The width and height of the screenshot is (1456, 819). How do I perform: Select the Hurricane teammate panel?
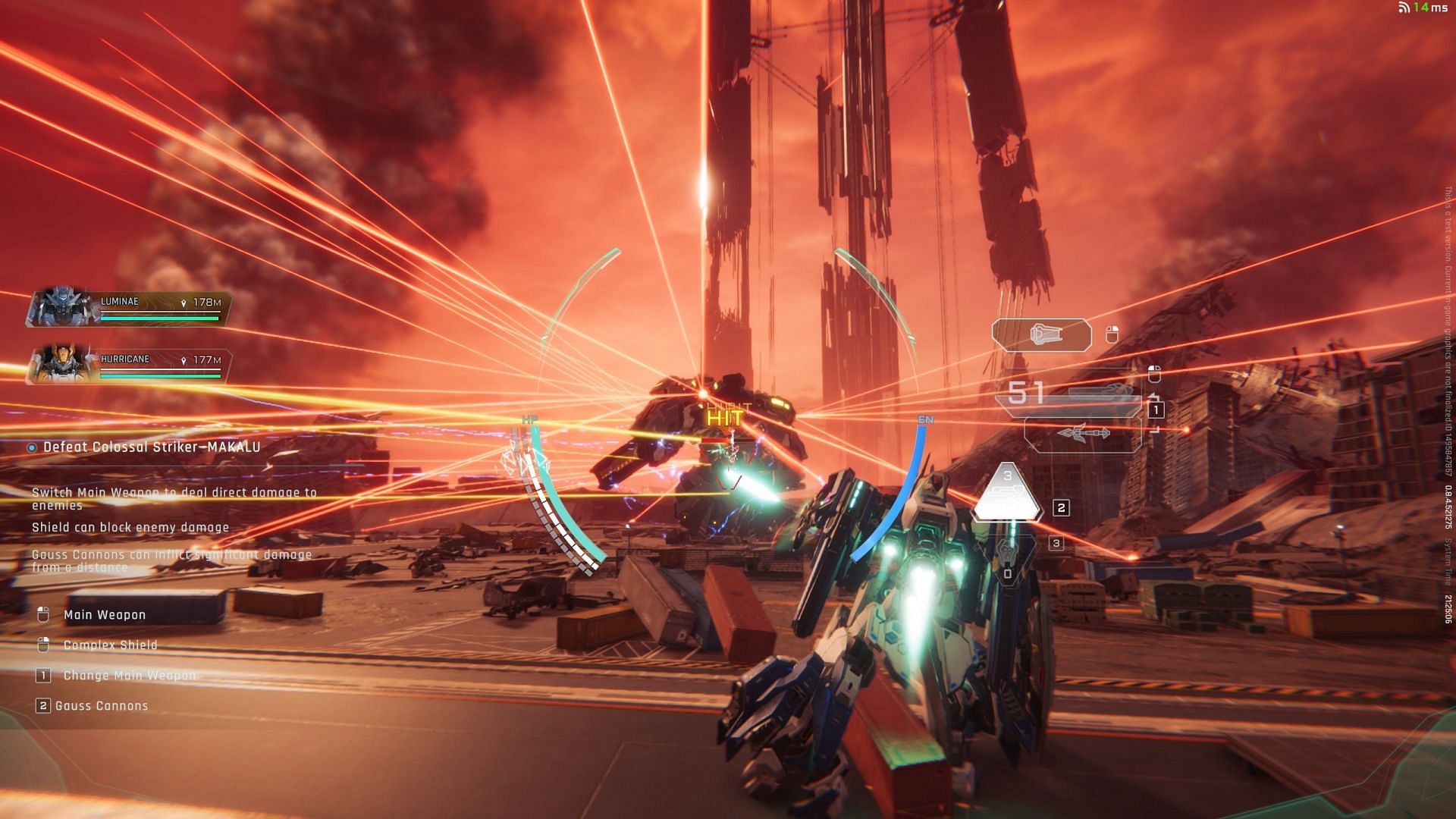click(129, 364)
